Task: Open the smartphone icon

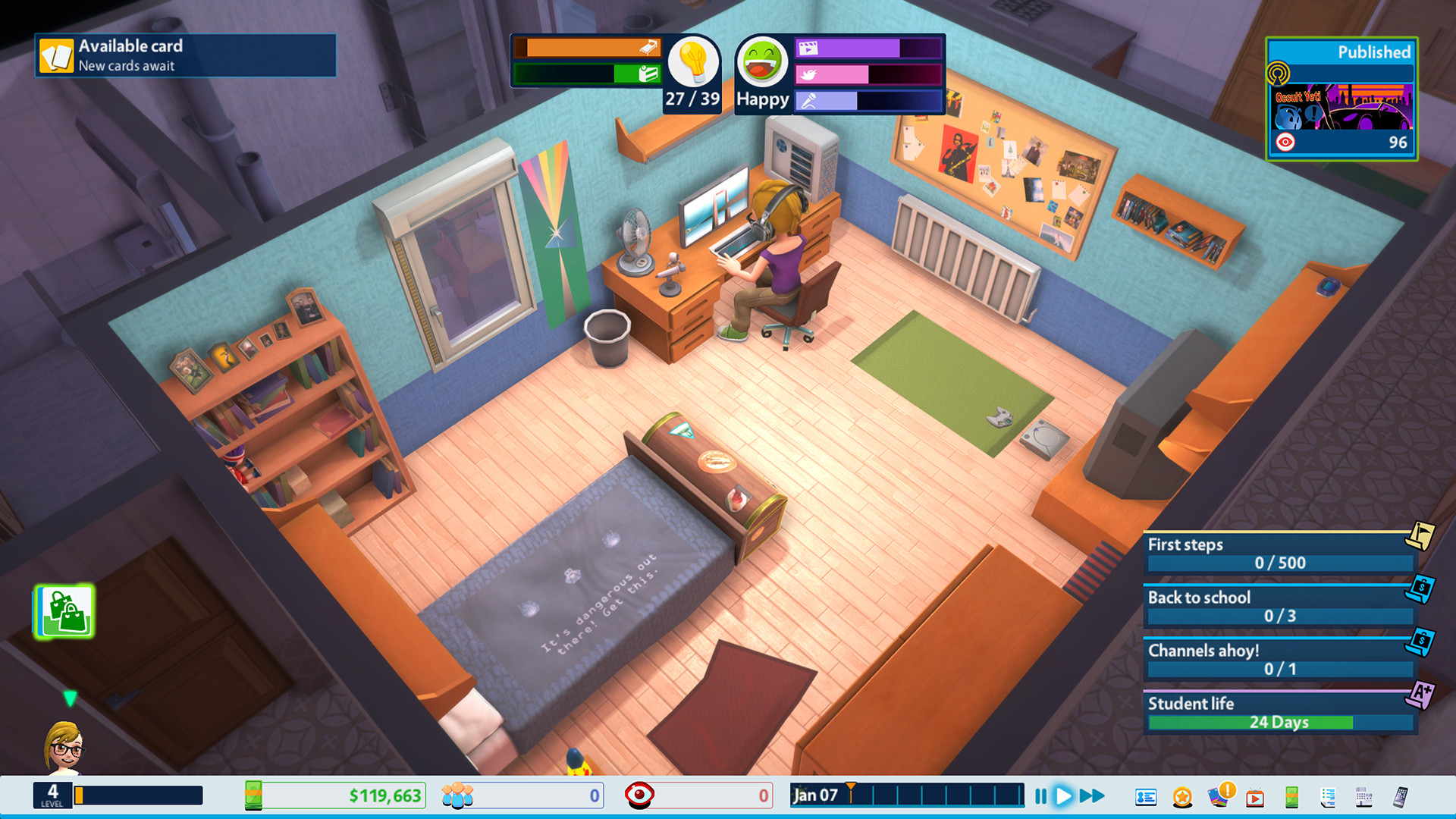Action: [1400, 796]
